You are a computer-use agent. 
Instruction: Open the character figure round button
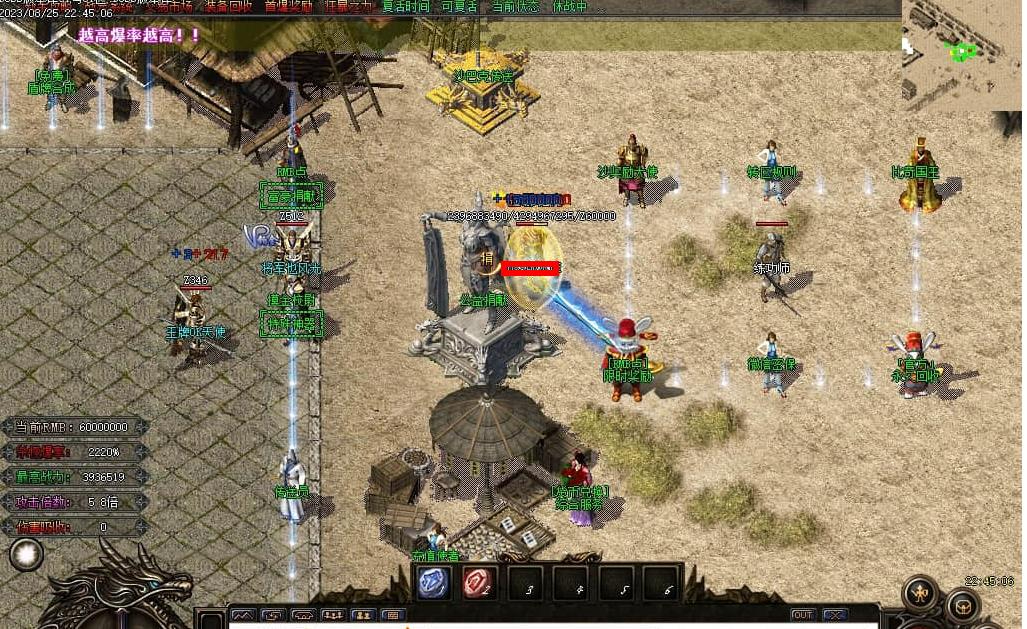(919, 594)
